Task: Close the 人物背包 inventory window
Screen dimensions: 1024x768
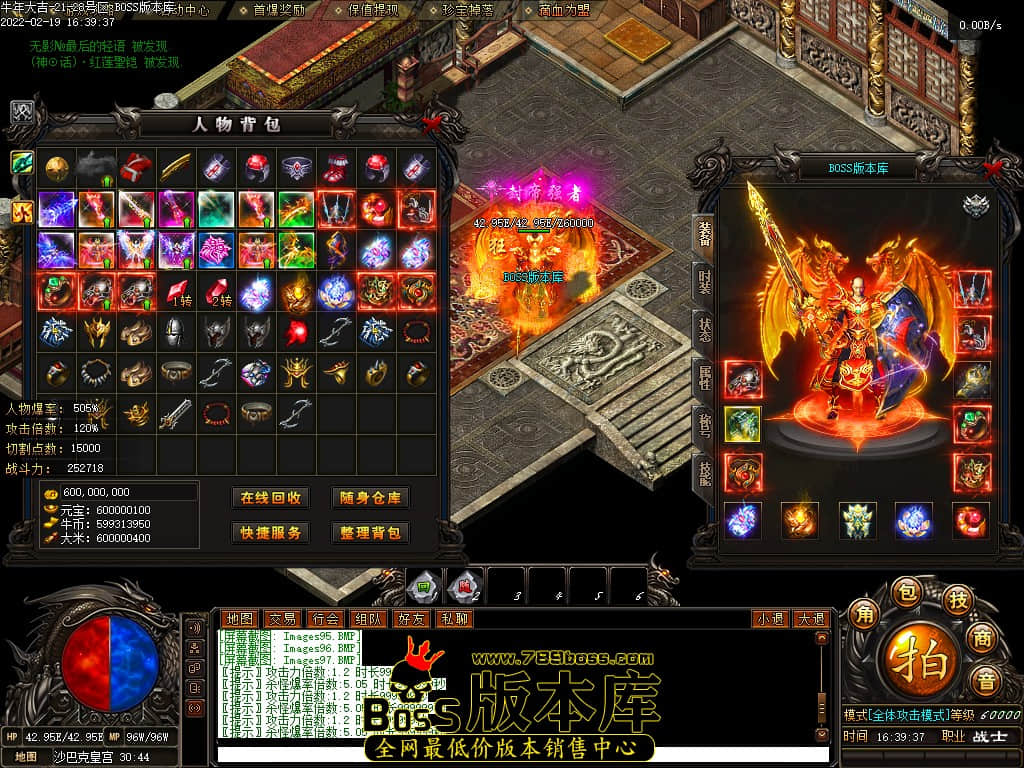Action: pos(432,124)
